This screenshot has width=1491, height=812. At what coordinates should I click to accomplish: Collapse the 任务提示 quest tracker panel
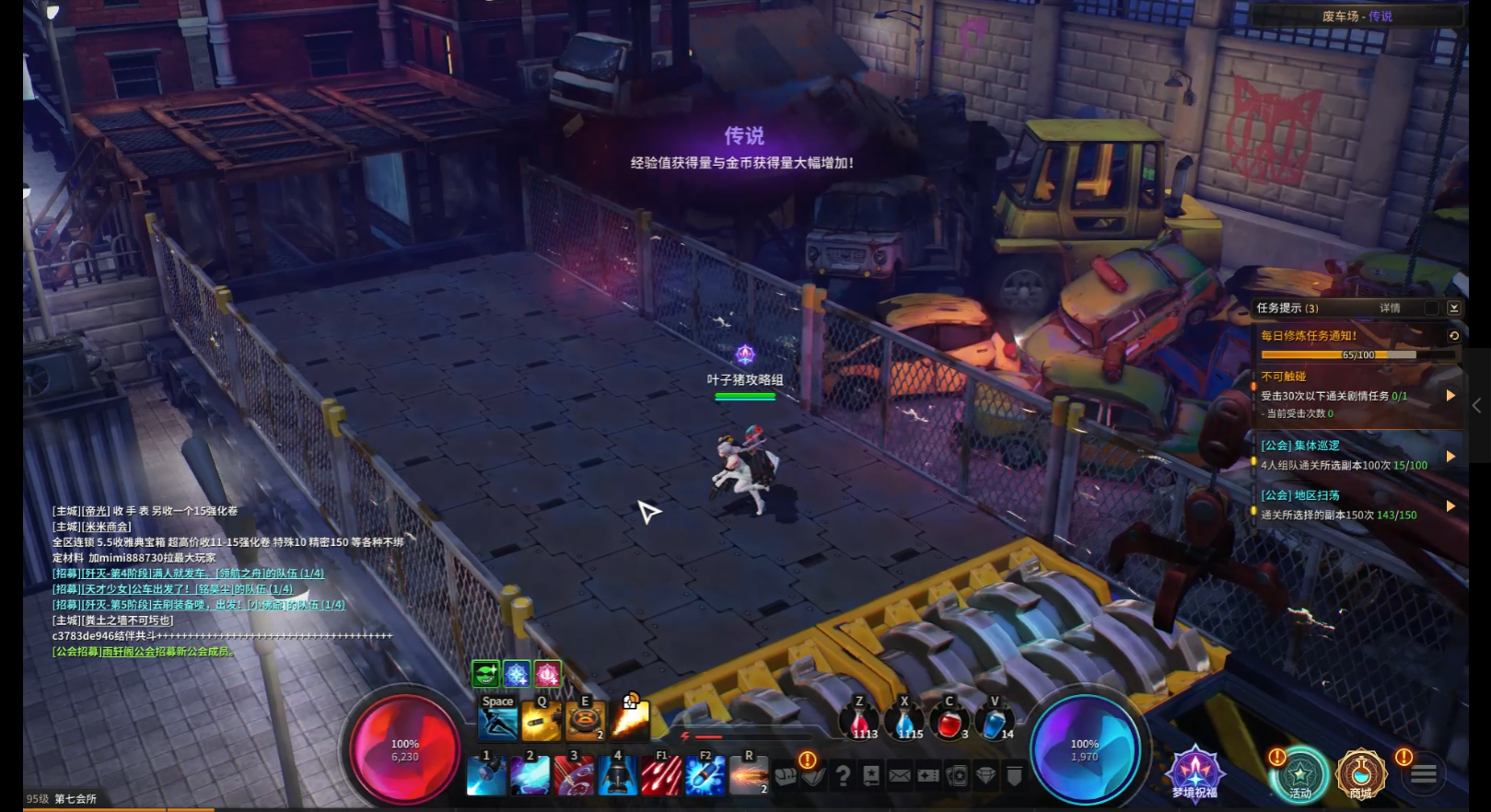pyautogui.click(x=1453, y=308)
